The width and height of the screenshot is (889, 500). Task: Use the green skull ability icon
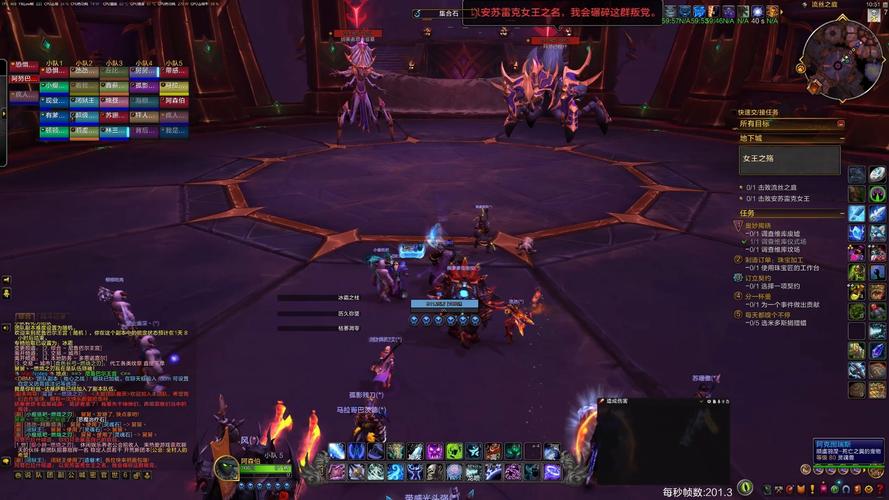(454, 452)
